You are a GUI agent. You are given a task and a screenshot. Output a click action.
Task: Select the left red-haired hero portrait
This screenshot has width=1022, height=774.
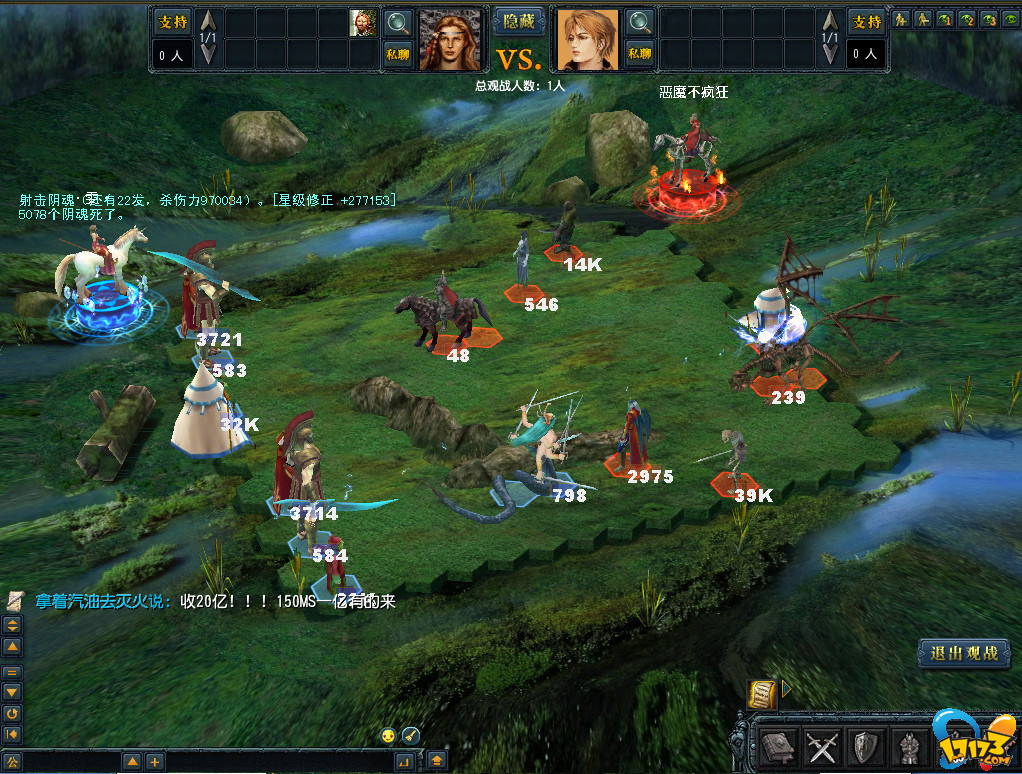(449, 39)
